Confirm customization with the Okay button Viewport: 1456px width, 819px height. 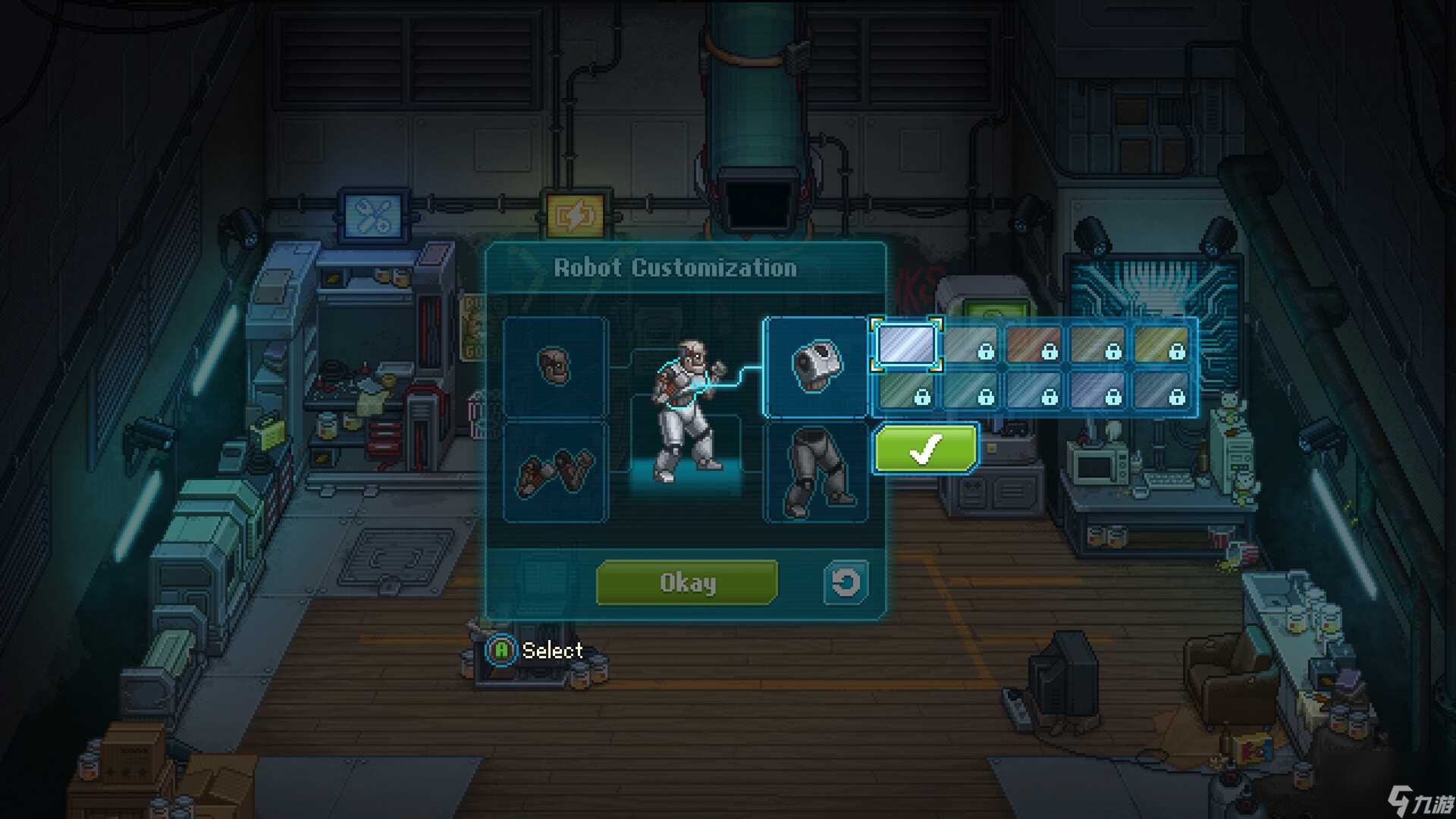(687, 582)
